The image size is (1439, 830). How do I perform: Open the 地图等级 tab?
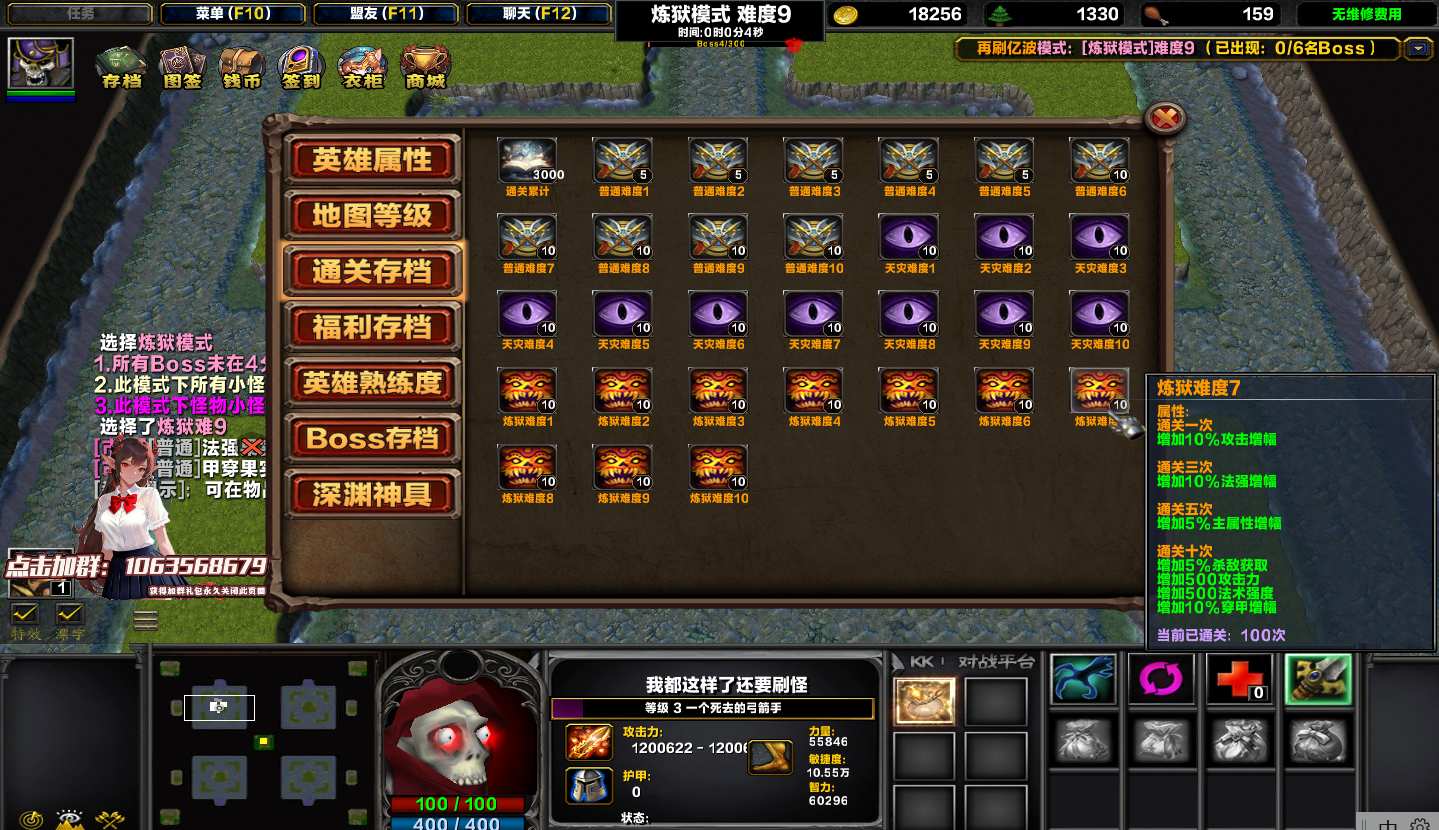[x=372, y=215]
